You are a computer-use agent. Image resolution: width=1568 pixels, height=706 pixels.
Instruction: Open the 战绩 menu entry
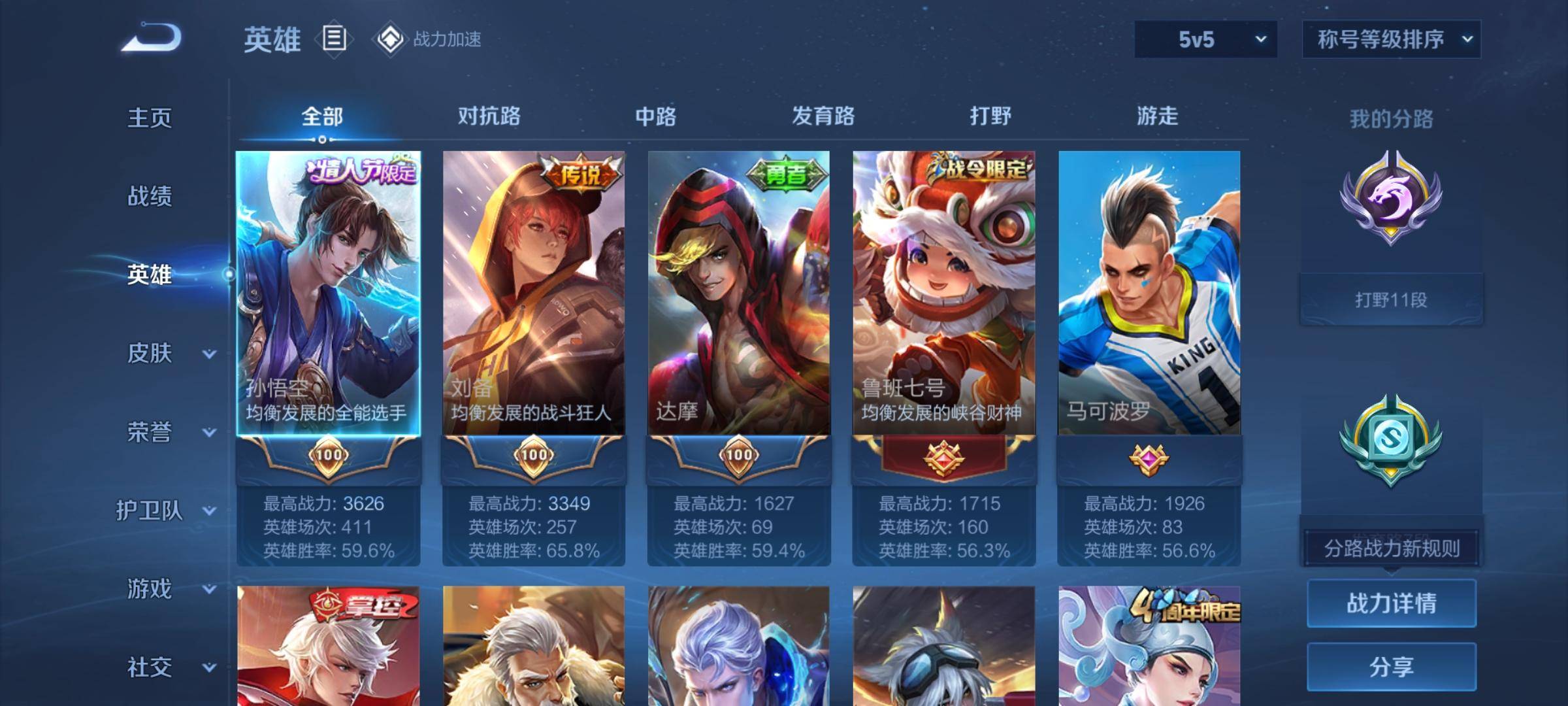pyautogui.click(x=150, y=196)
